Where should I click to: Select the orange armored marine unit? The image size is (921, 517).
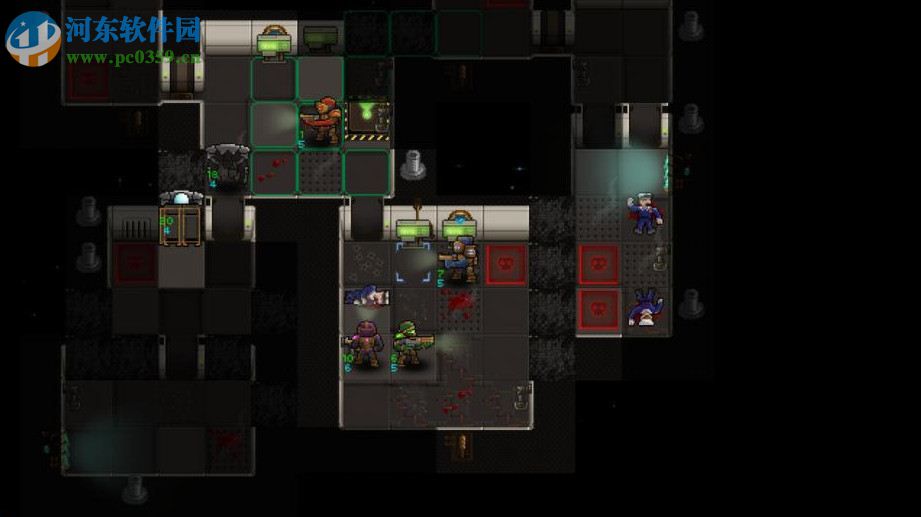tap(322, 123)
